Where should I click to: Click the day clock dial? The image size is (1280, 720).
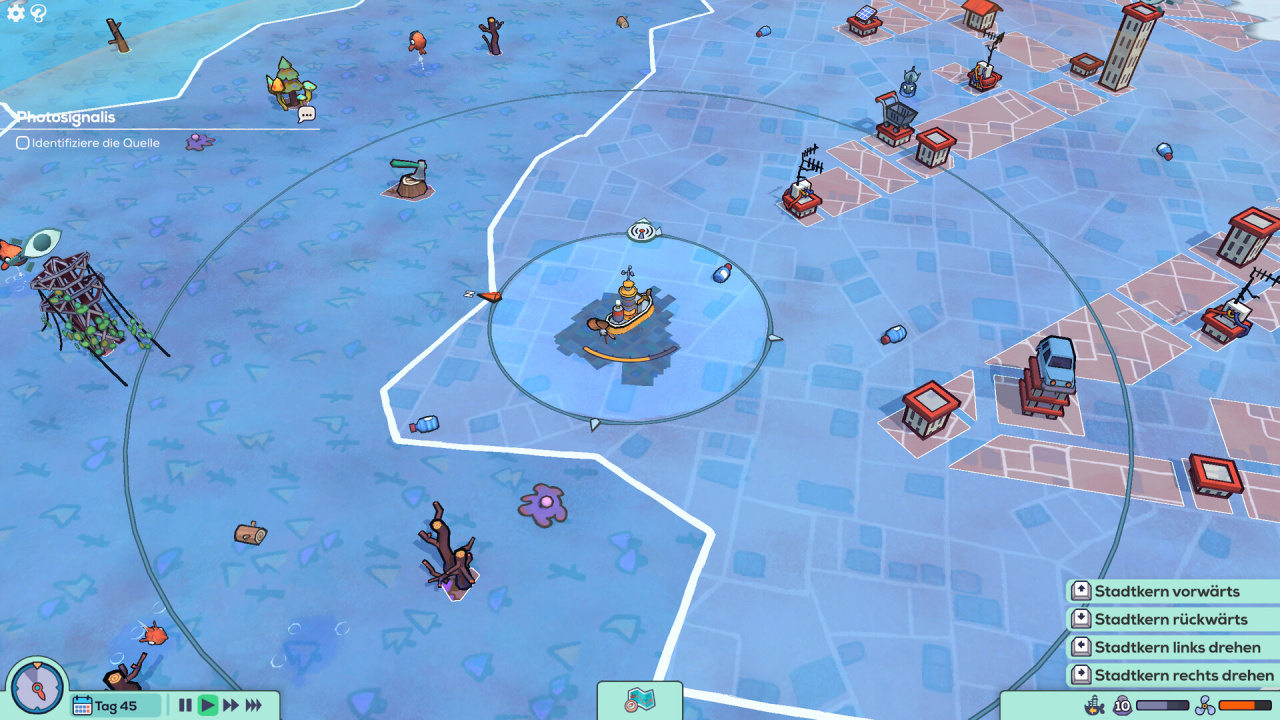(x=37, y=688)
